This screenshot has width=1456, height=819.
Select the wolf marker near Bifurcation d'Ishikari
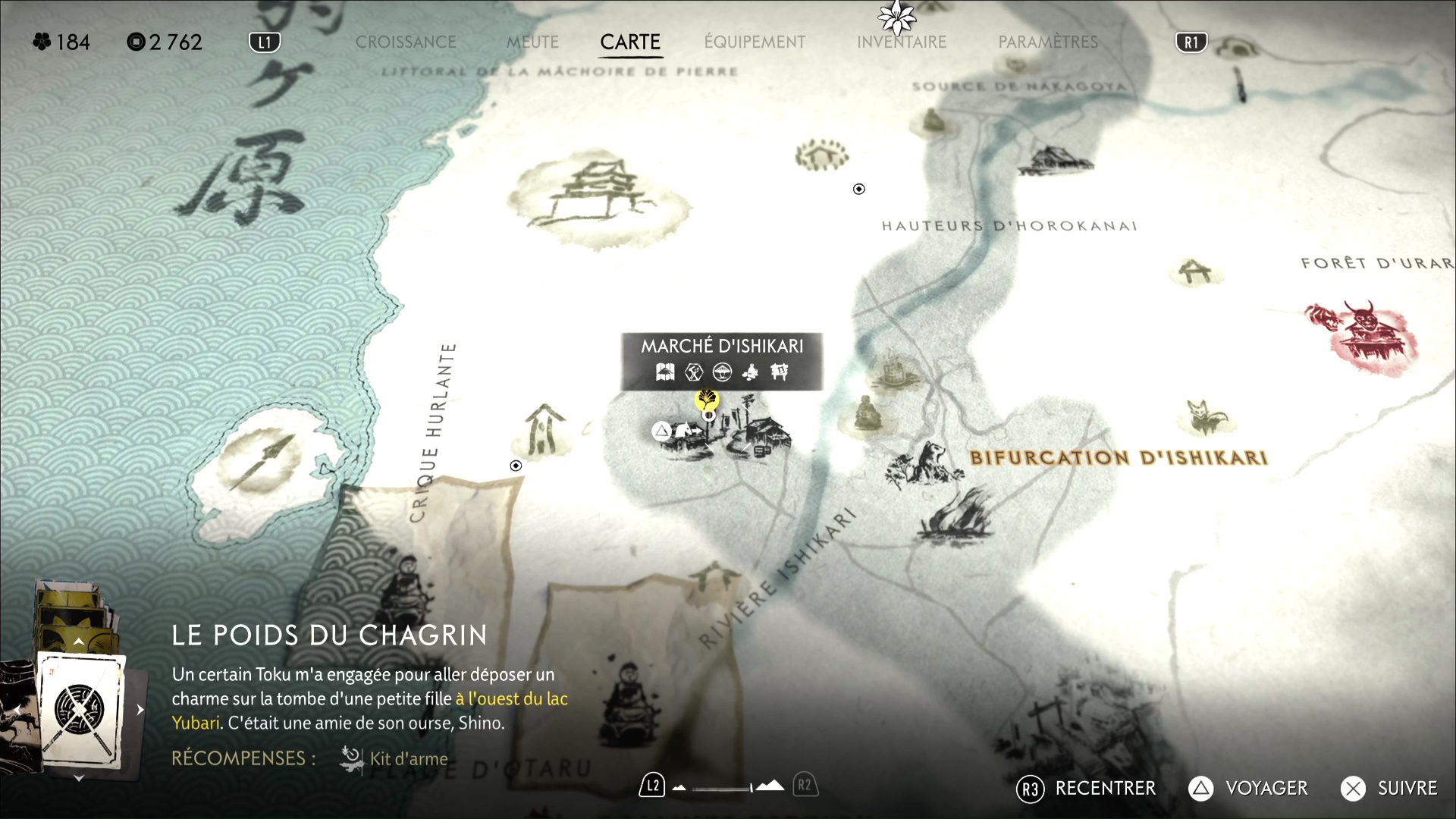coord(924,463)
